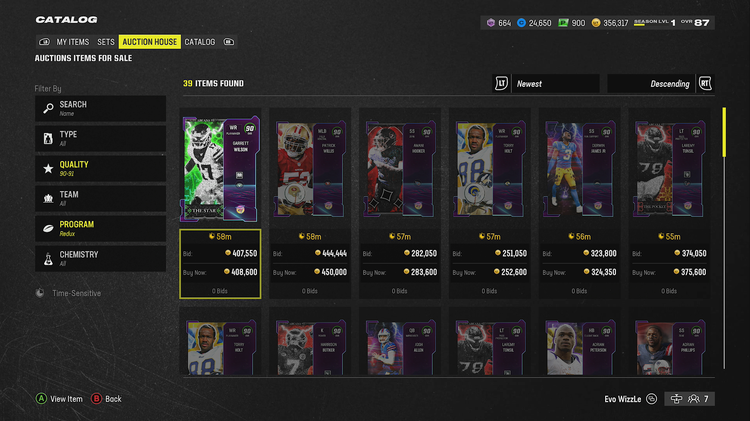The width and height of the screenshot is (750, 421).
Task: Open the Chemistry filter
Action: click(100, 258)
